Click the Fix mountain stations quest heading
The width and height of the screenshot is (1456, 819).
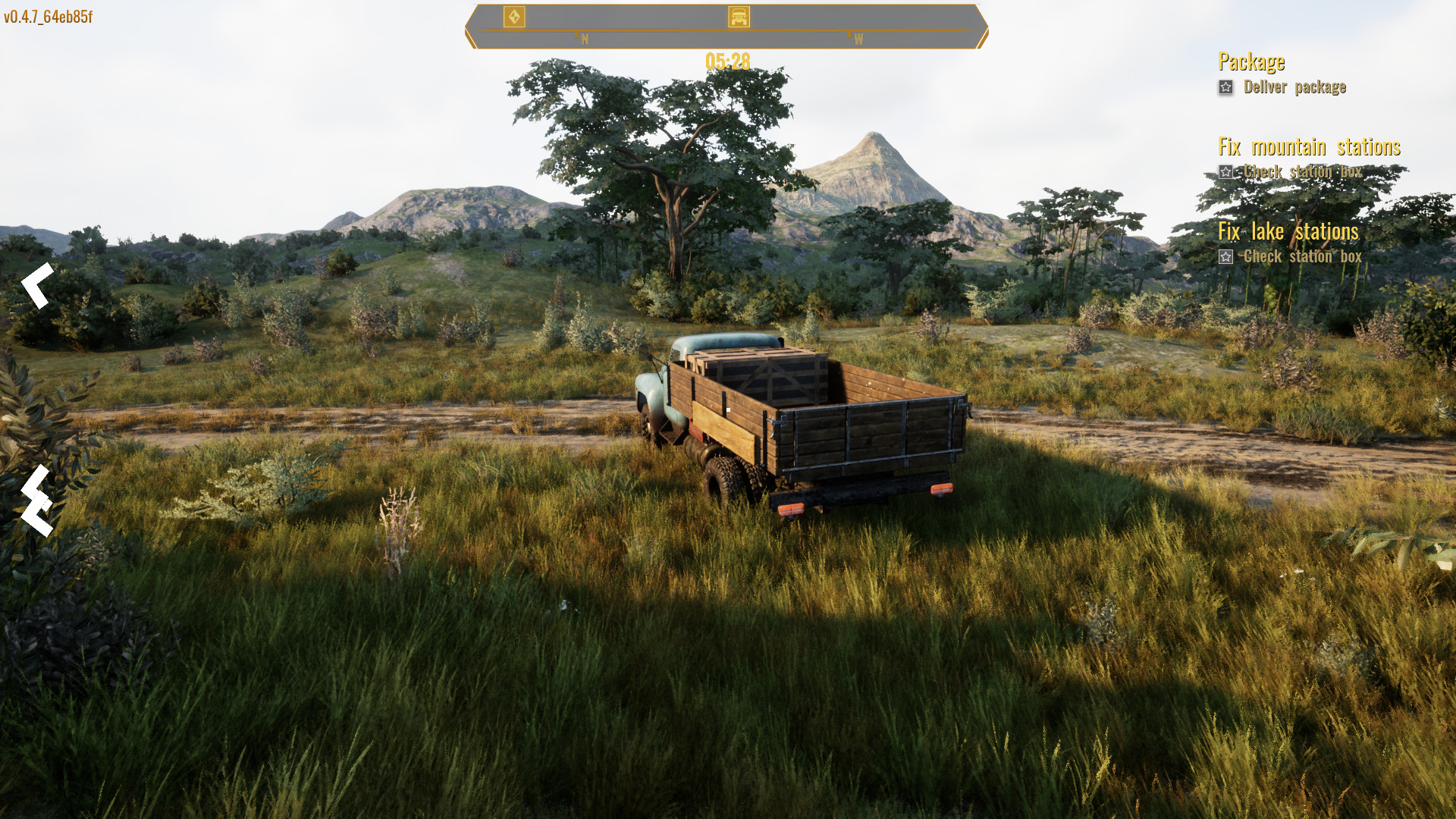[1310, 146]
